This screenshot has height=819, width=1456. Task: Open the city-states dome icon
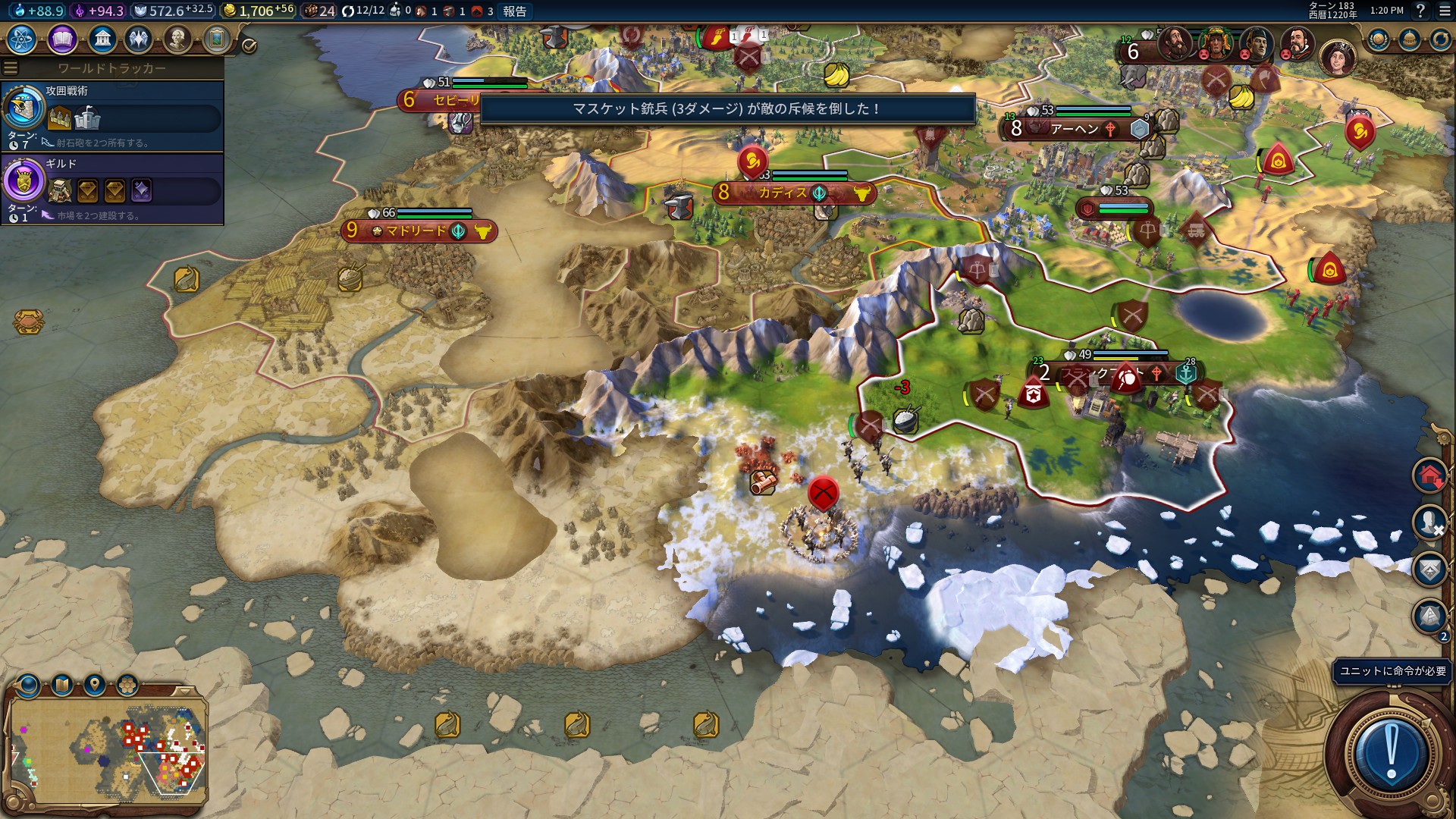1409,39
